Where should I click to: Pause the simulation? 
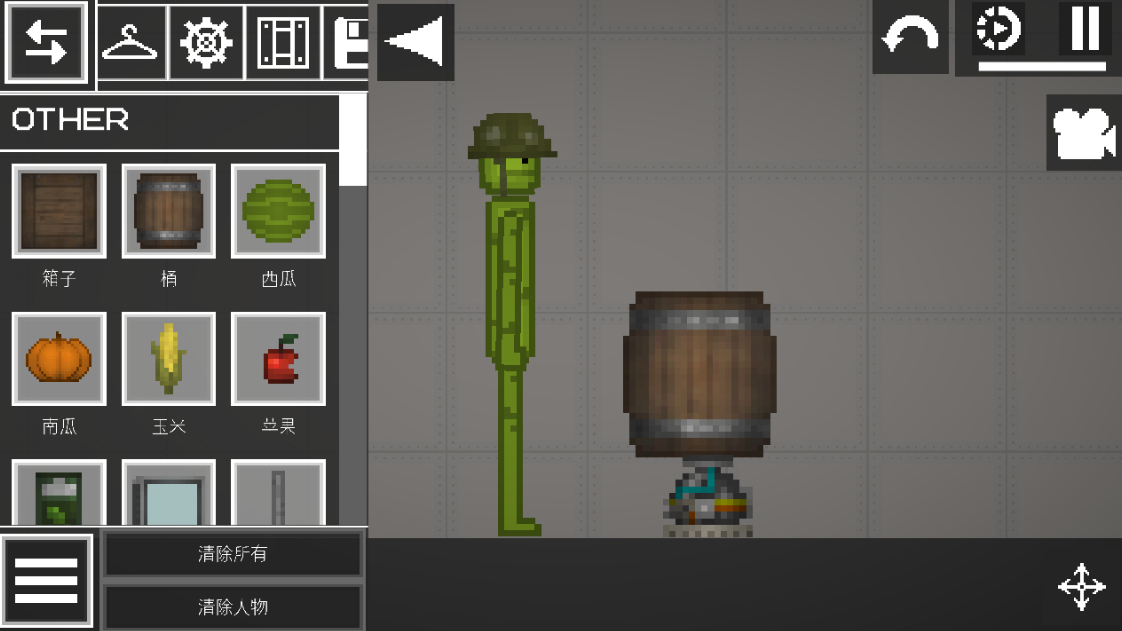pos(1084,29)
